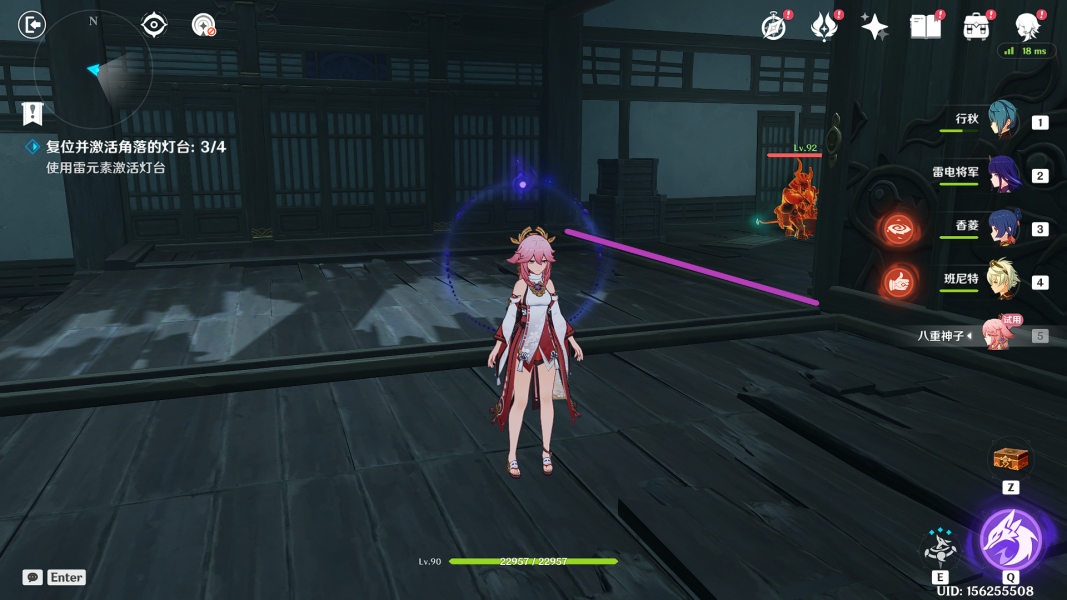Cast the purple fox elemental burst
This screenshot has height=600, width=1067.
tap(1011, 540)
